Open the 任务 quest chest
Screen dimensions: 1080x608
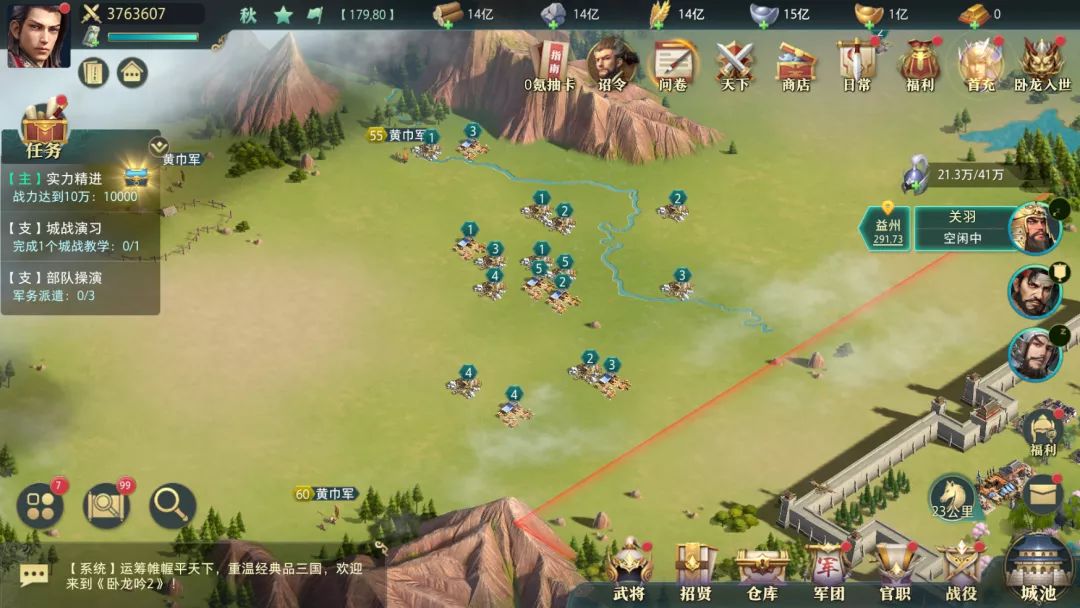pos(44,130)
